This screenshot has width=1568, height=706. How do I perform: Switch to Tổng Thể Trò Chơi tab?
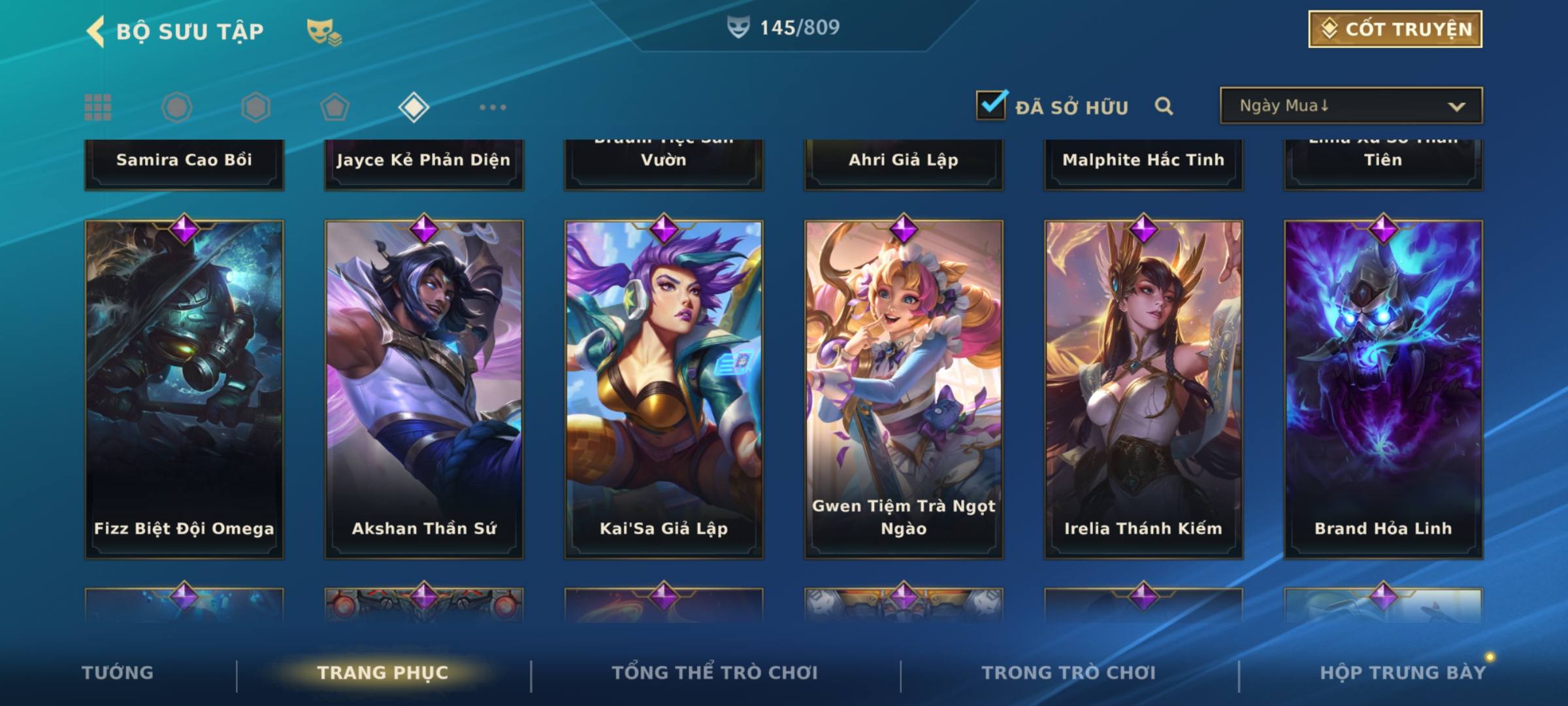pyautogui.click(x=715, y=673)
